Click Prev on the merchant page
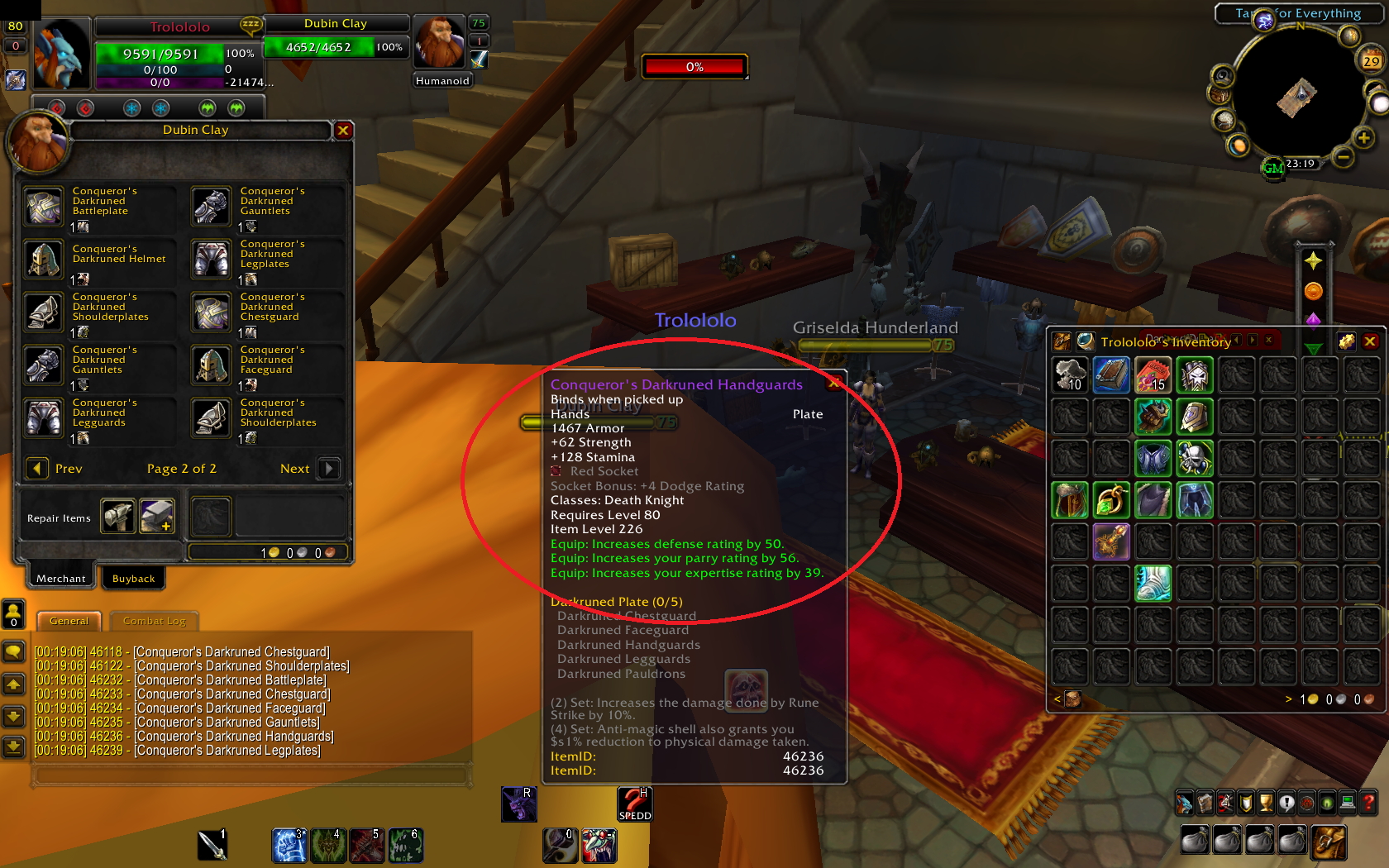Image resolution: width=1389 pixels, height=868 pixels. tap(37, 469)
